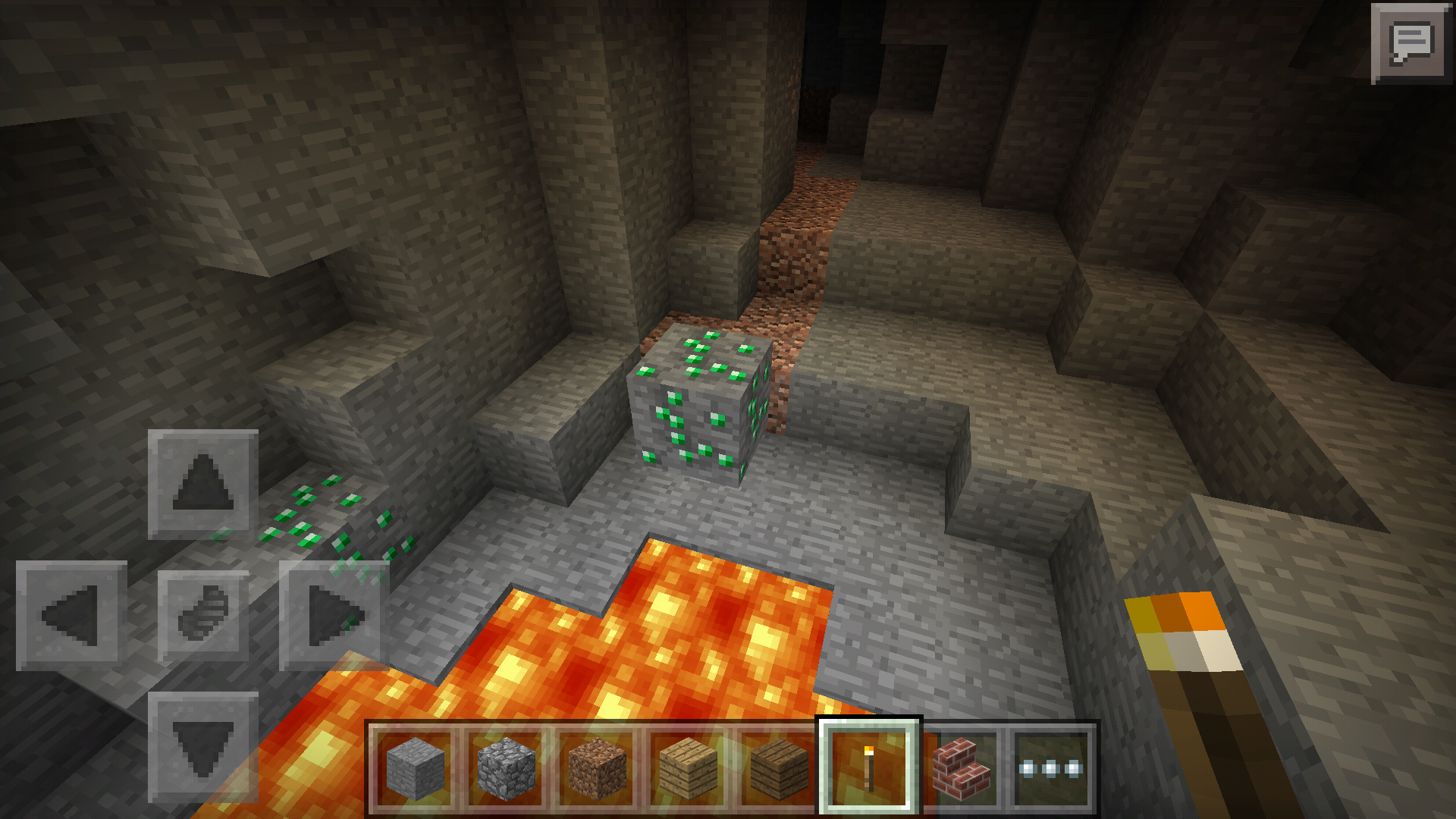Tap the center jump button
This screenshot has width=1456, height=819.
(x=202, y=615)
